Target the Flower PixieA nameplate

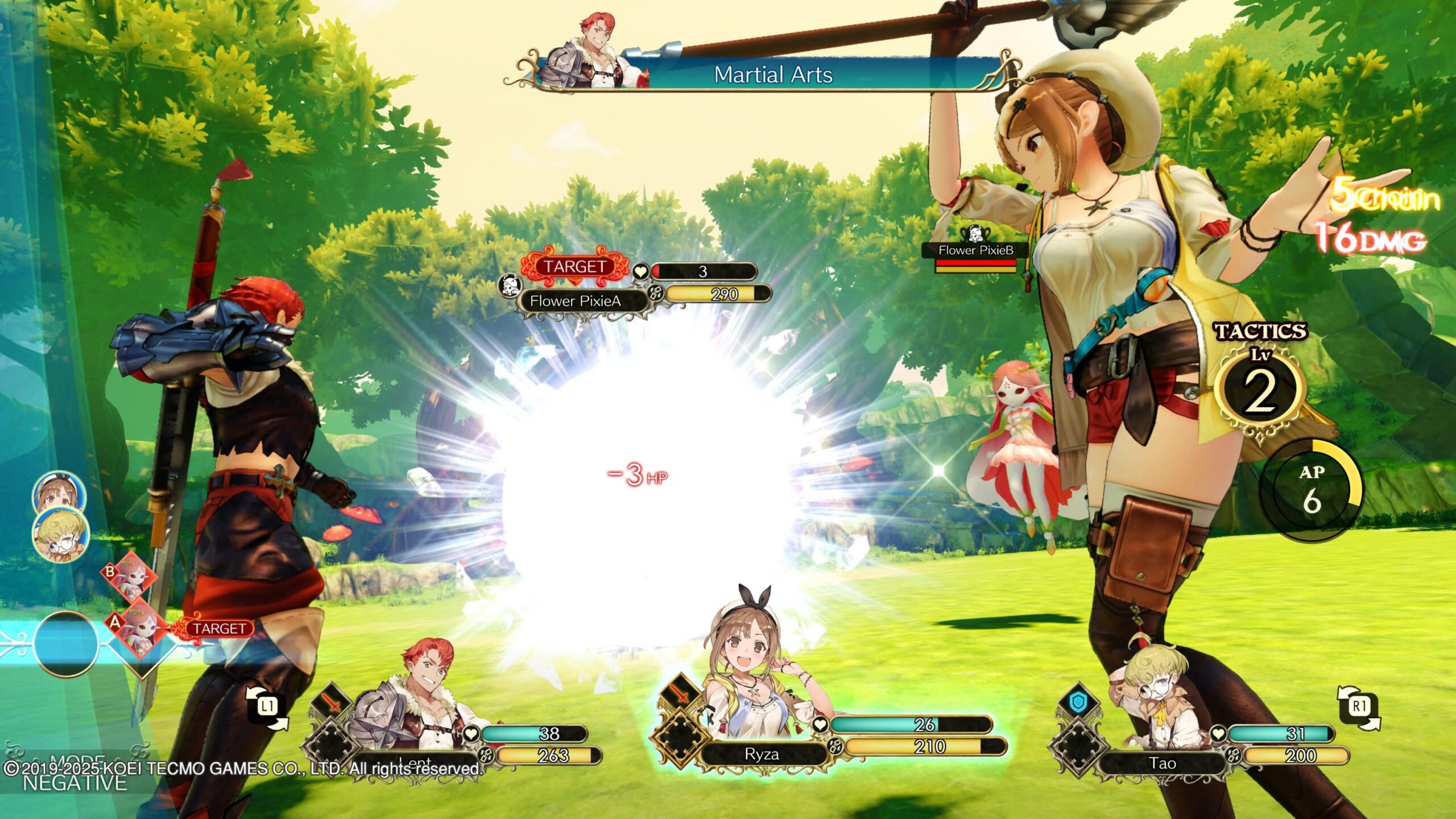[x=575, y=301]
